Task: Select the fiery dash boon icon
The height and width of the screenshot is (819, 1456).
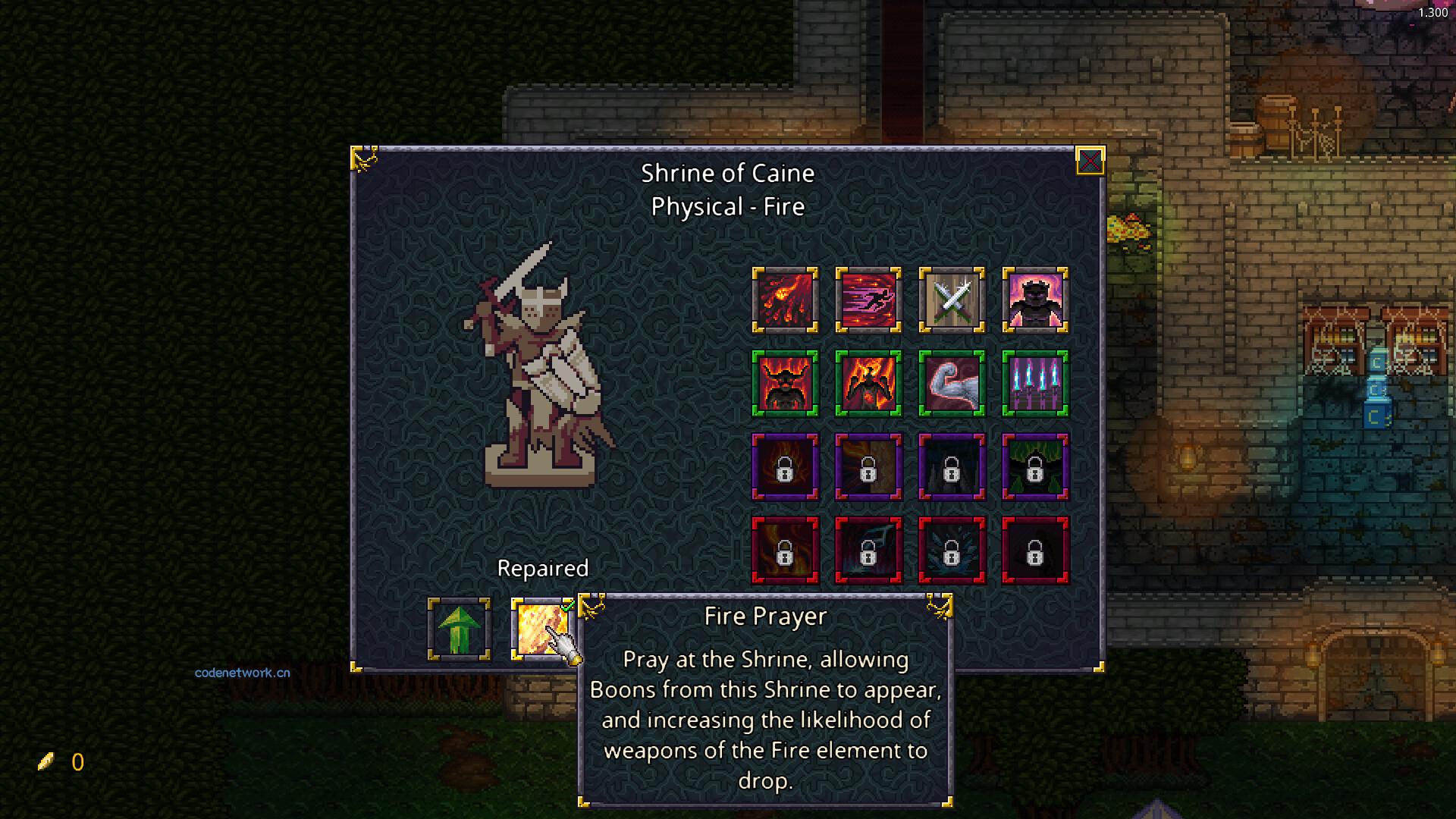Action: click(868, 300)
